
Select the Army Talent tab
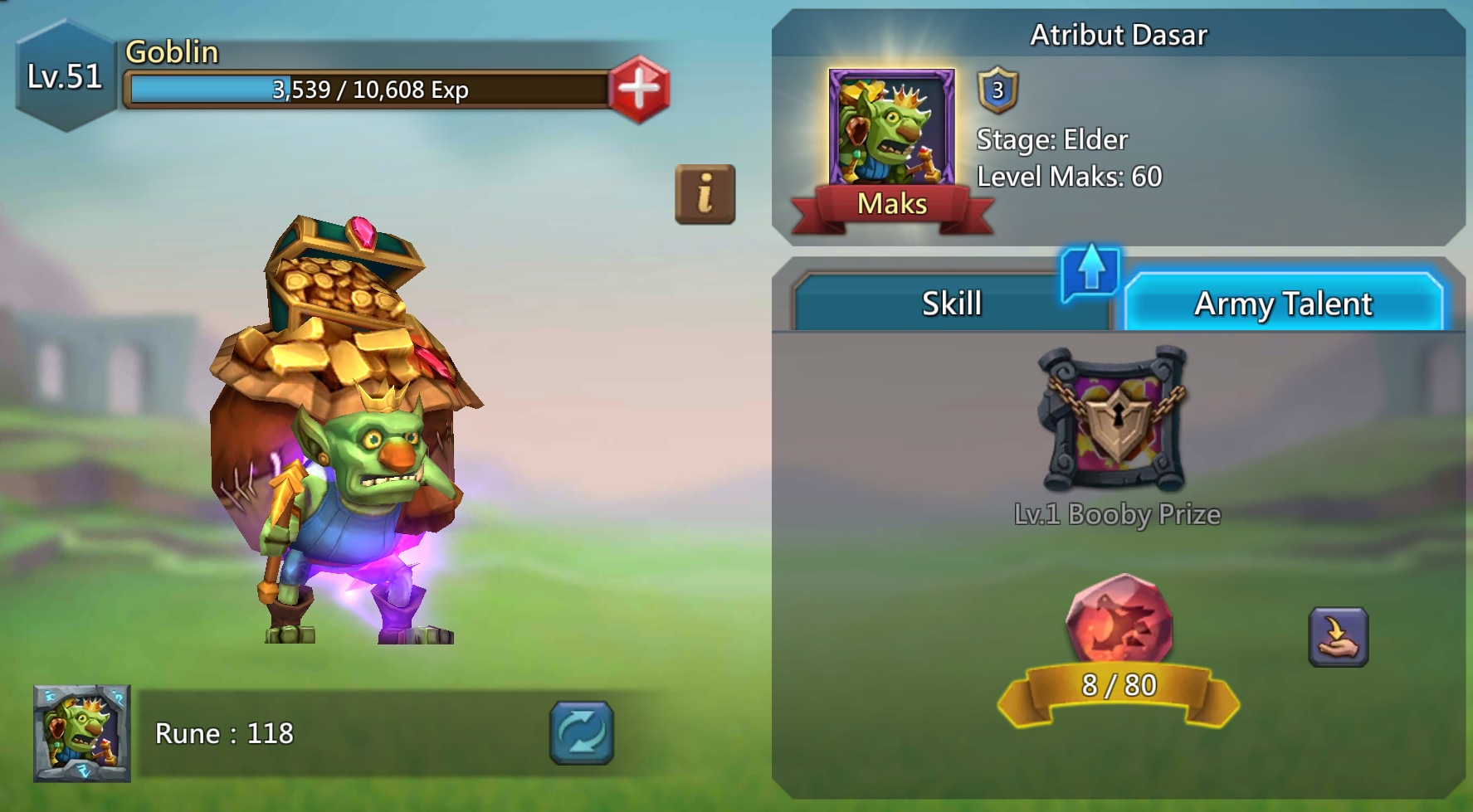[1282, 304]
